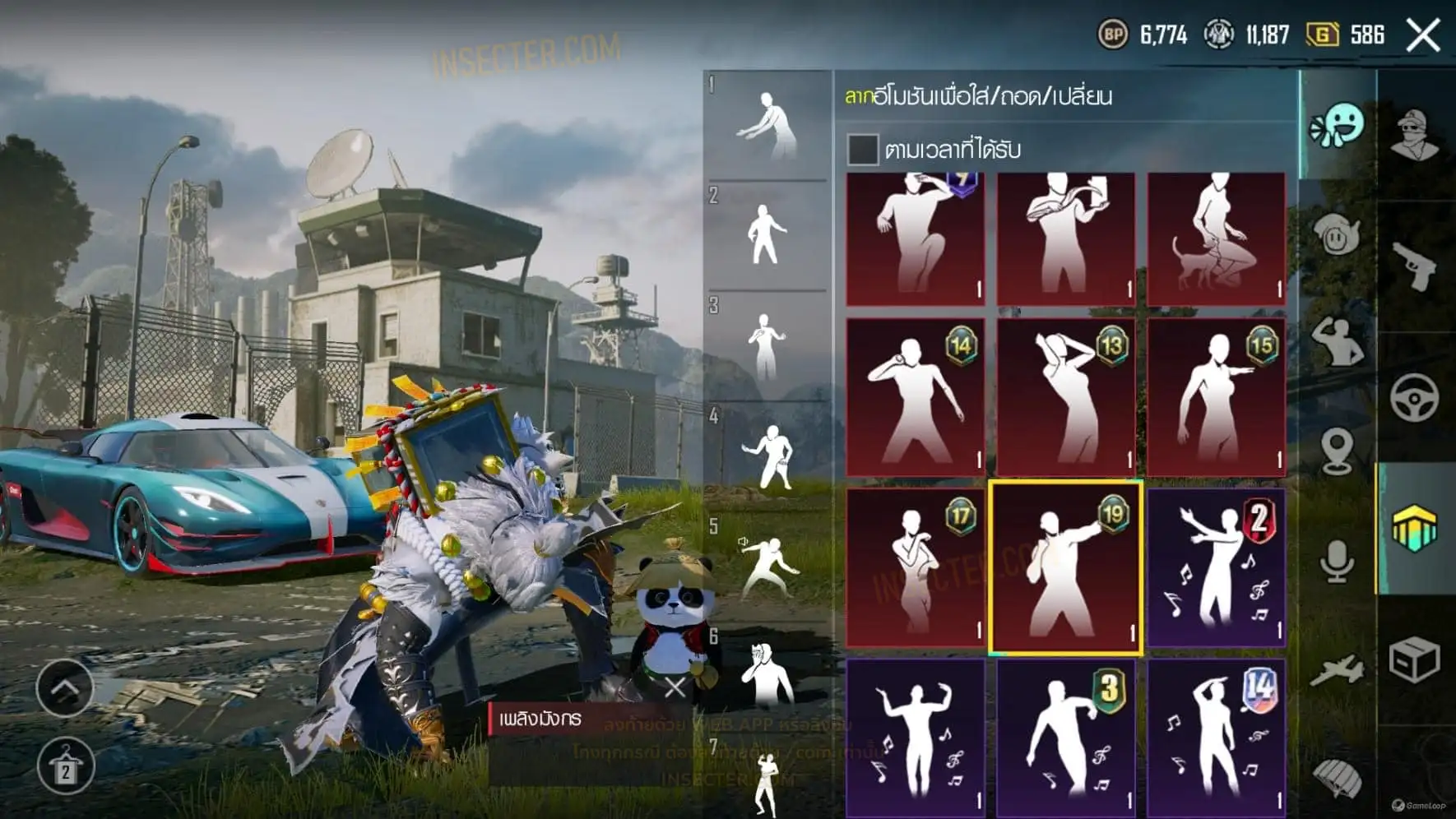Choose the emote tile with badge 17
The image size is (1456, 819).
click(x=915, y=567)
